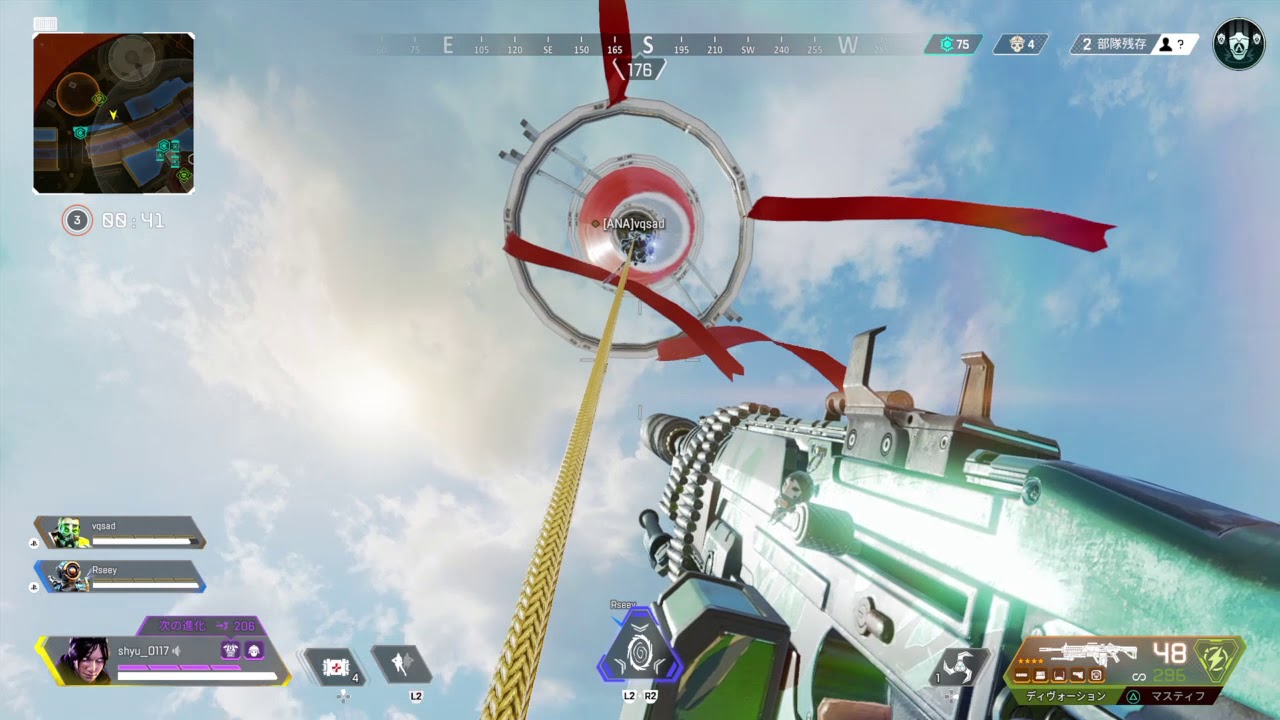Select teammate Rseey's status row
The width and height of the screenshot is (1280, 720).
point(120,576)
